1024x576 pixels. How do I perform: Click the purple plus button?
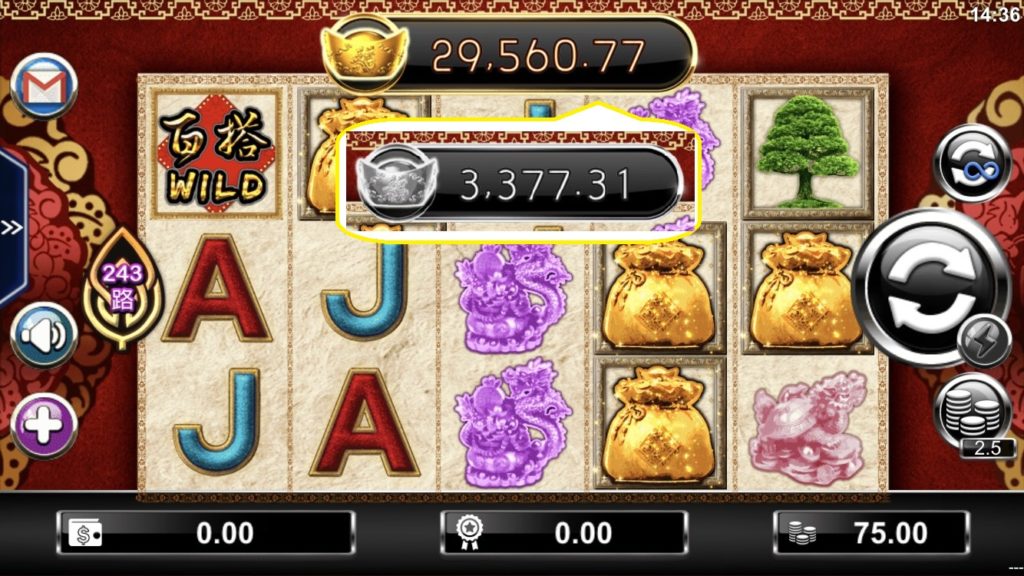click(44, 425)
